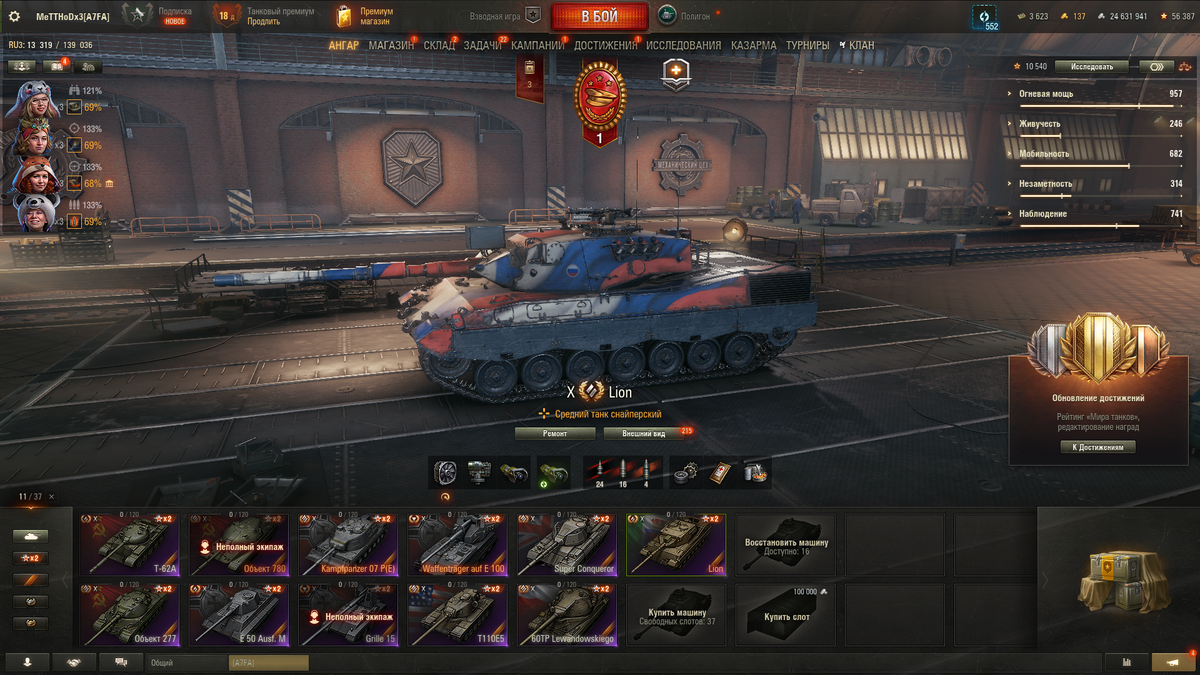The width and height of the screenshot is (1200, 675).
Task: Buy a slot with Купить слот
Action: coord(786,615)
